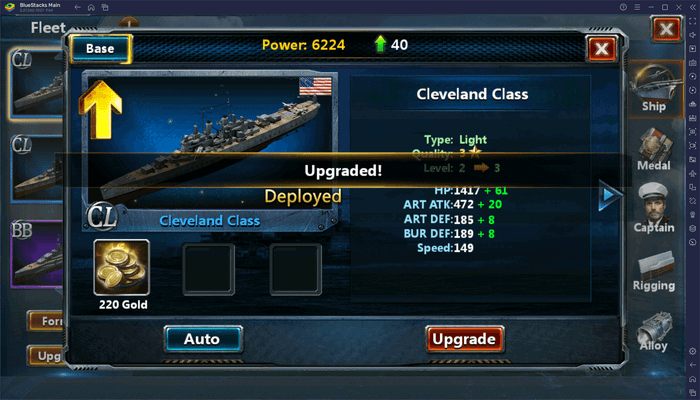Select the Auto button
Screen dimensions: 700x400
pyautogui.click(x=201, y=339)
